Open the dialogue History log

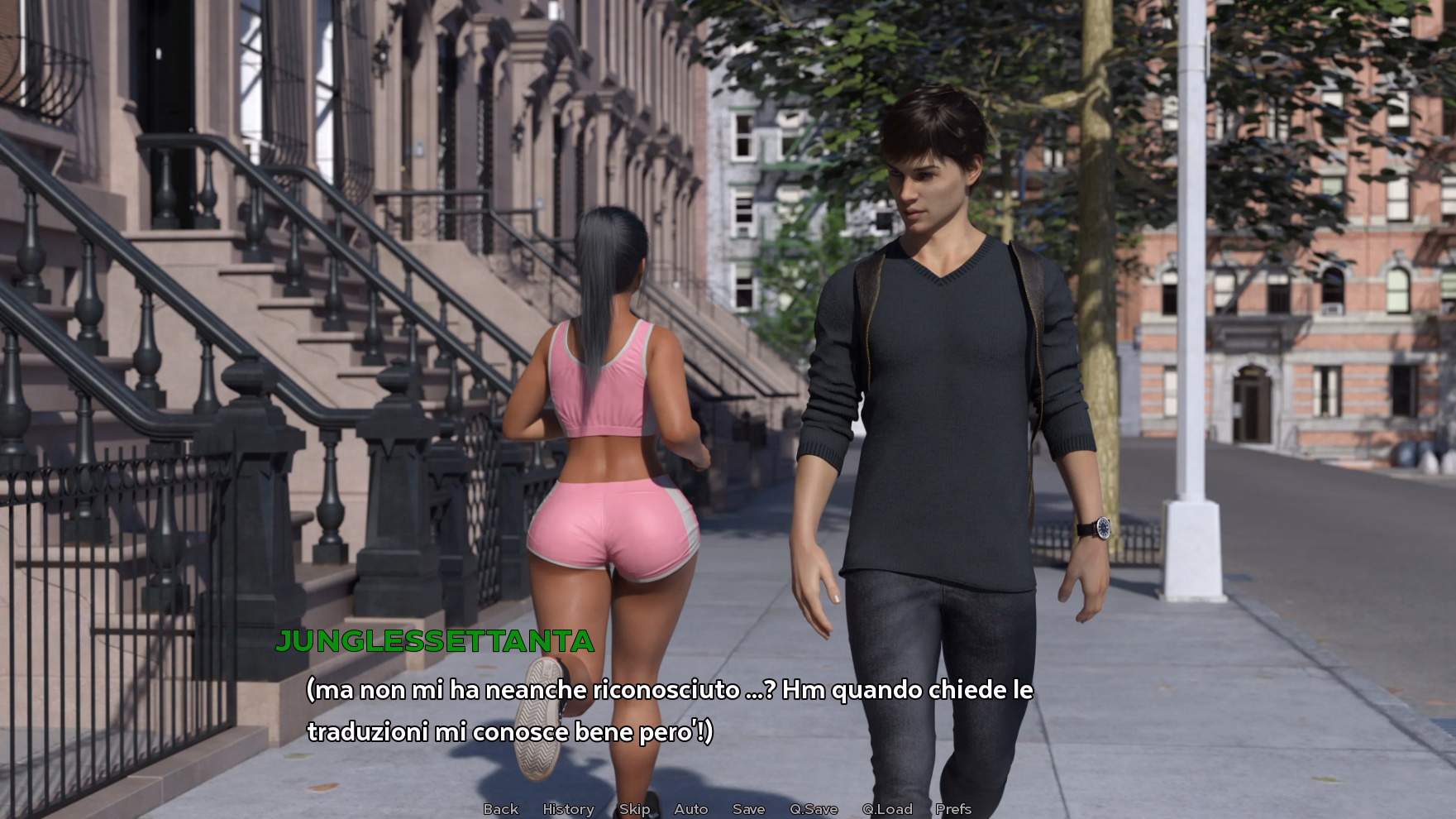[568, 809]
